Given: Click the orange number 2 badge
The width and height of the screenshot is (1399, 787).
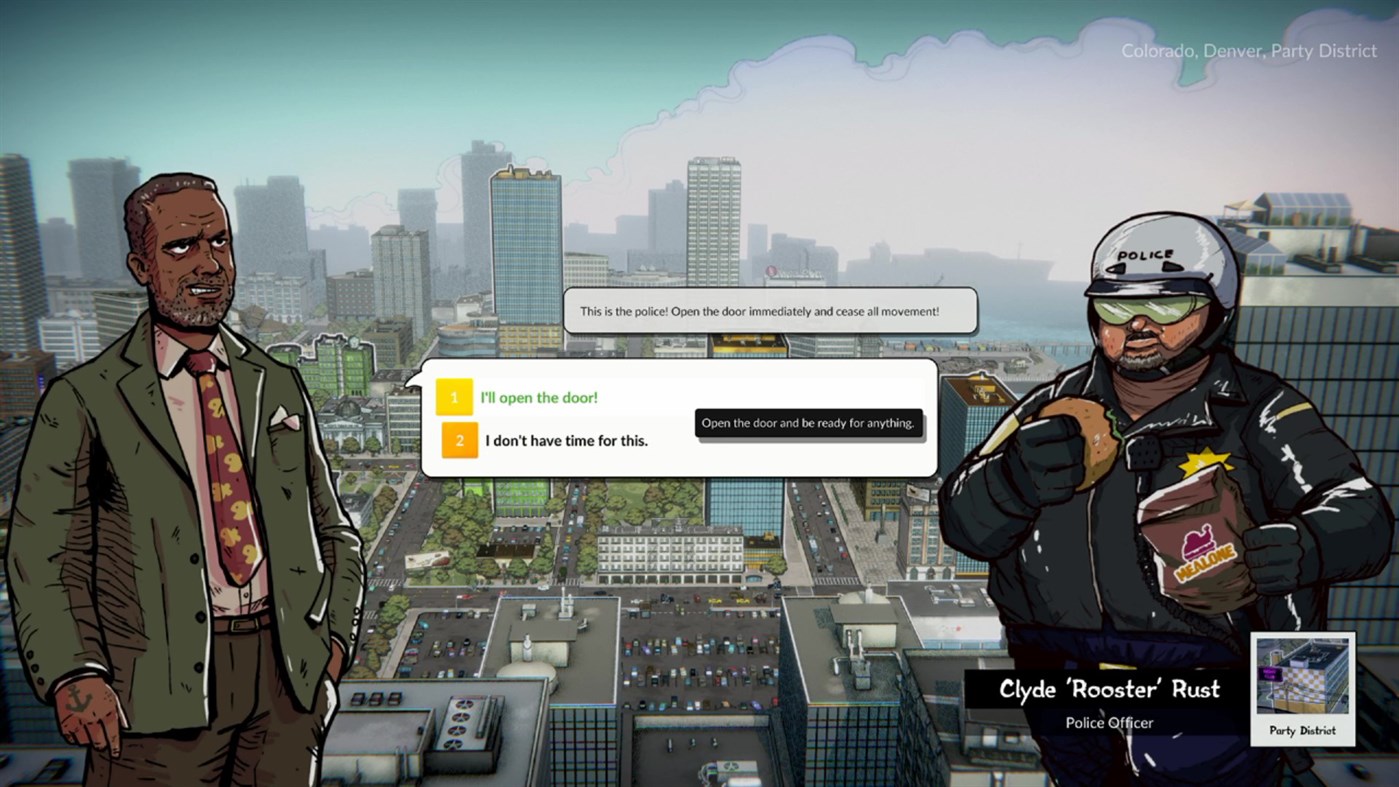Looking at the screenshot, I should [461, 440].
